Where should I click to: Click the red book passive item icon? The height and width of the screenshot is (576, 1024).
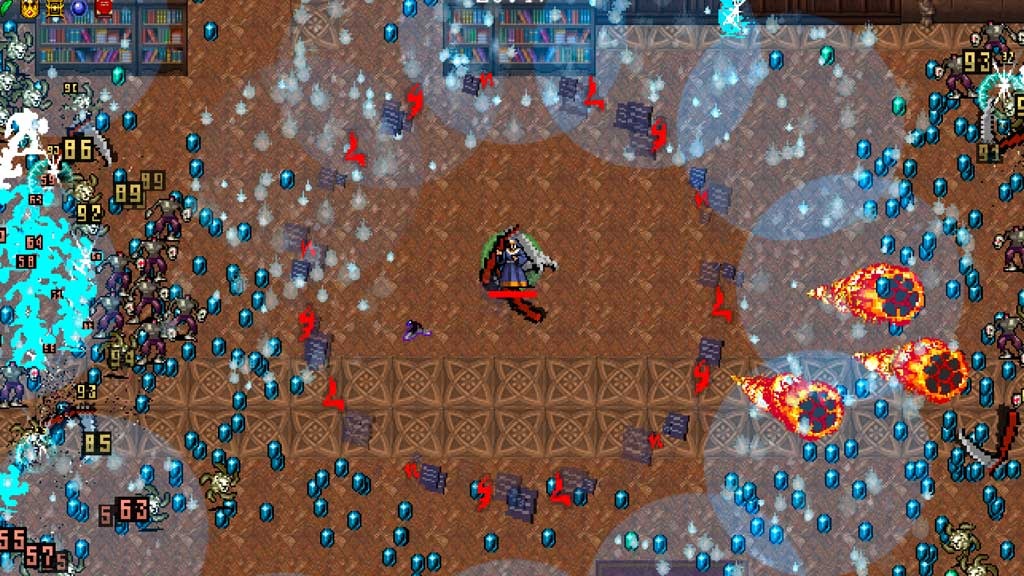coord(104,9)
